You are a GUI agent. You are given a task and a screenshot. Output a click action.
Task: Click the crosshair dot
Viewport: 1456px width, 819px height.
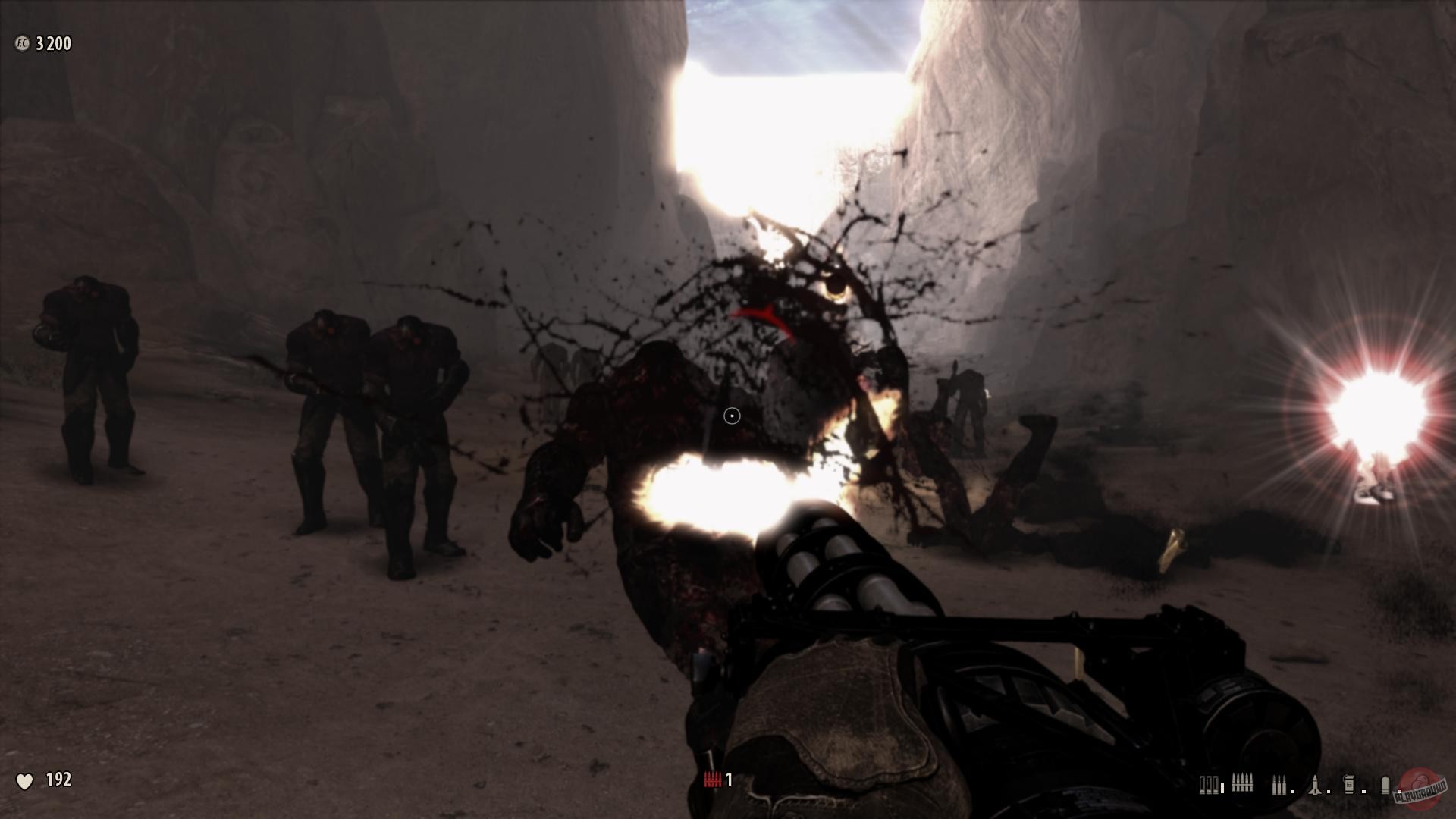730,415
